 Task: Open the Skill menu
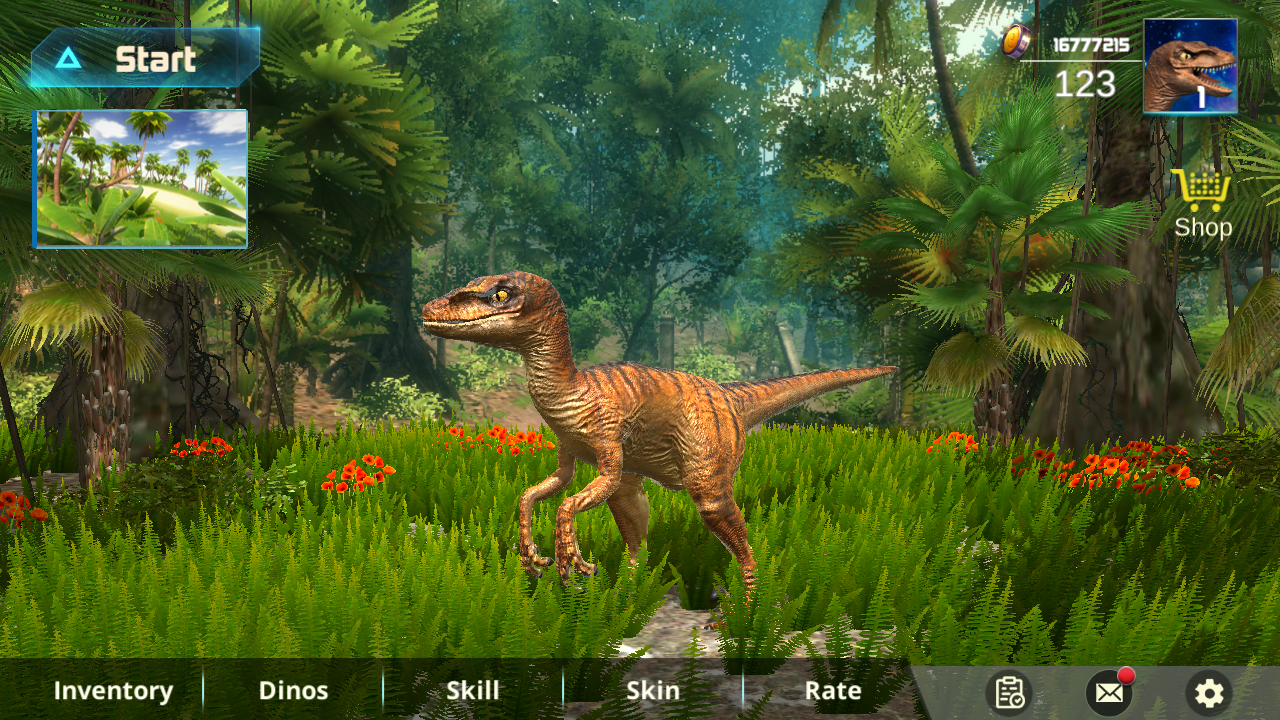pos(473,691)
